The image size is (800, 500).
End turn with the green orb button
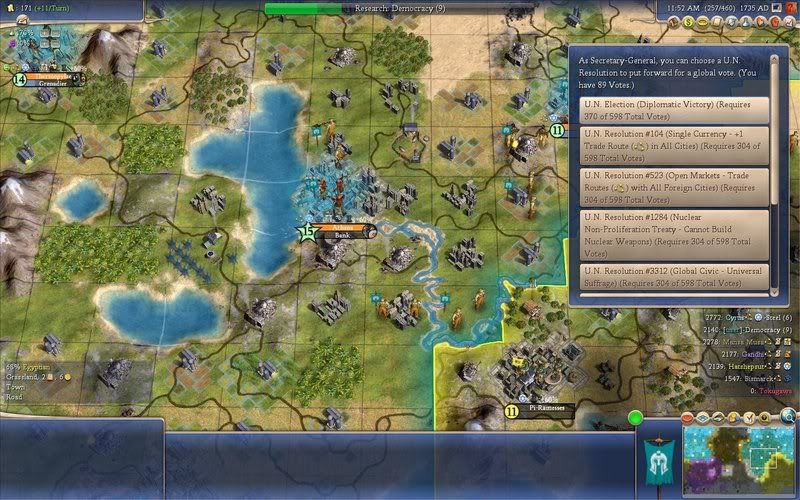pyautogui.click(x=635, y=417)
